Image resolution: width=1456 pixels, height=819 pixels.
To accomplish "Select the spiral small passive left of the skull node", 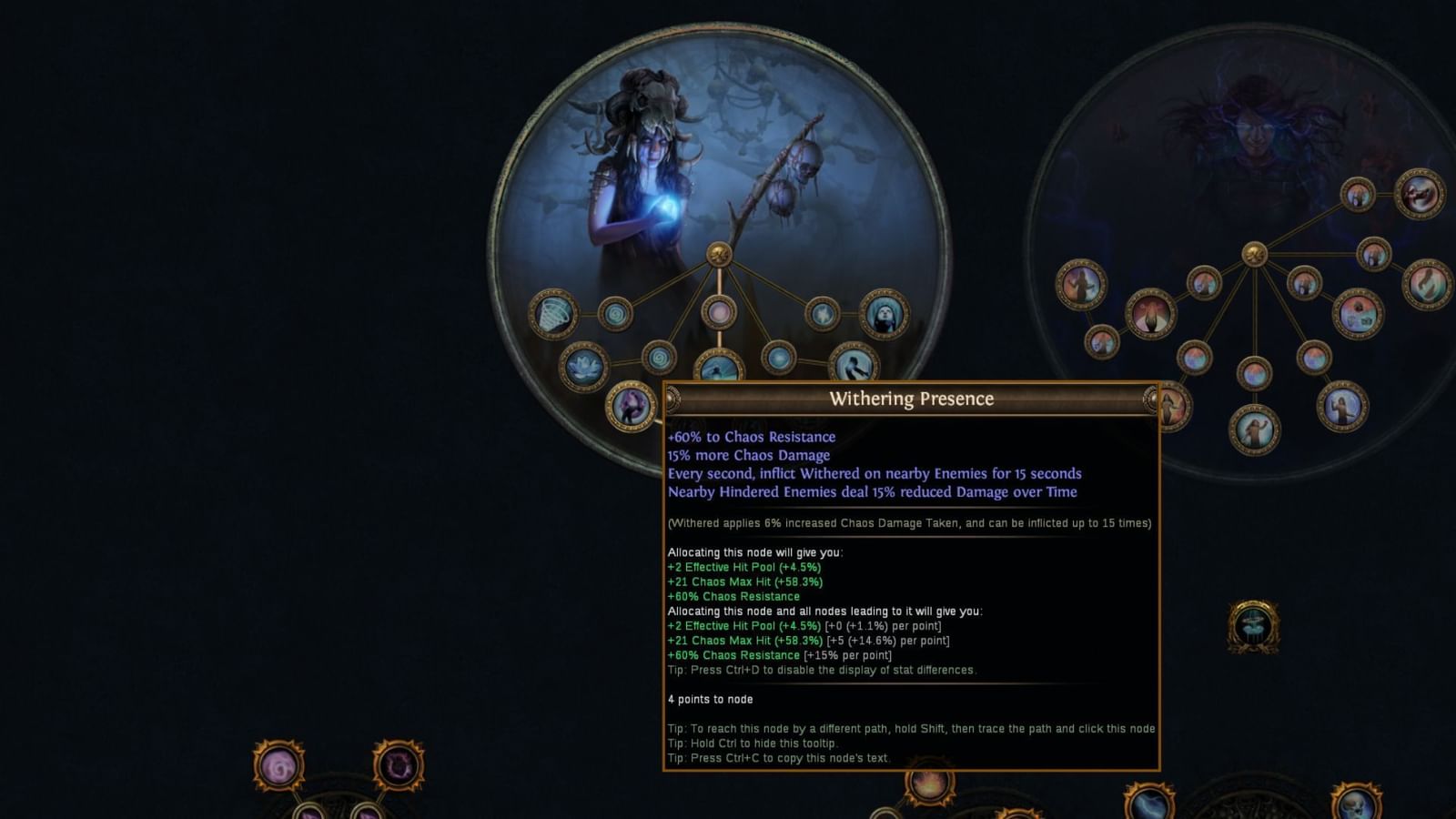I will [616, 313].
